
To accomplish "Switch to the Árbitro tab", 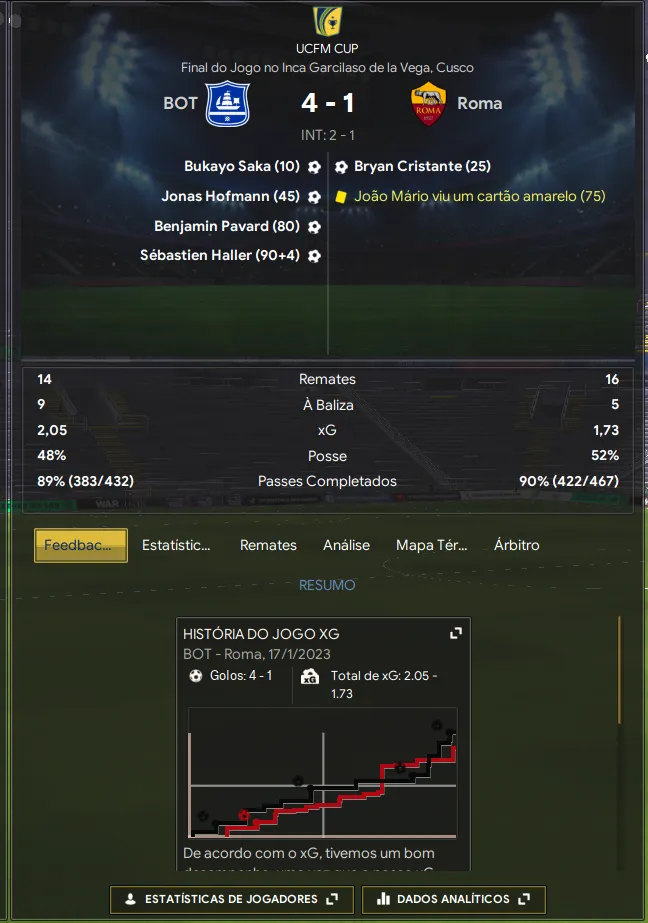I will coord(516,545).
